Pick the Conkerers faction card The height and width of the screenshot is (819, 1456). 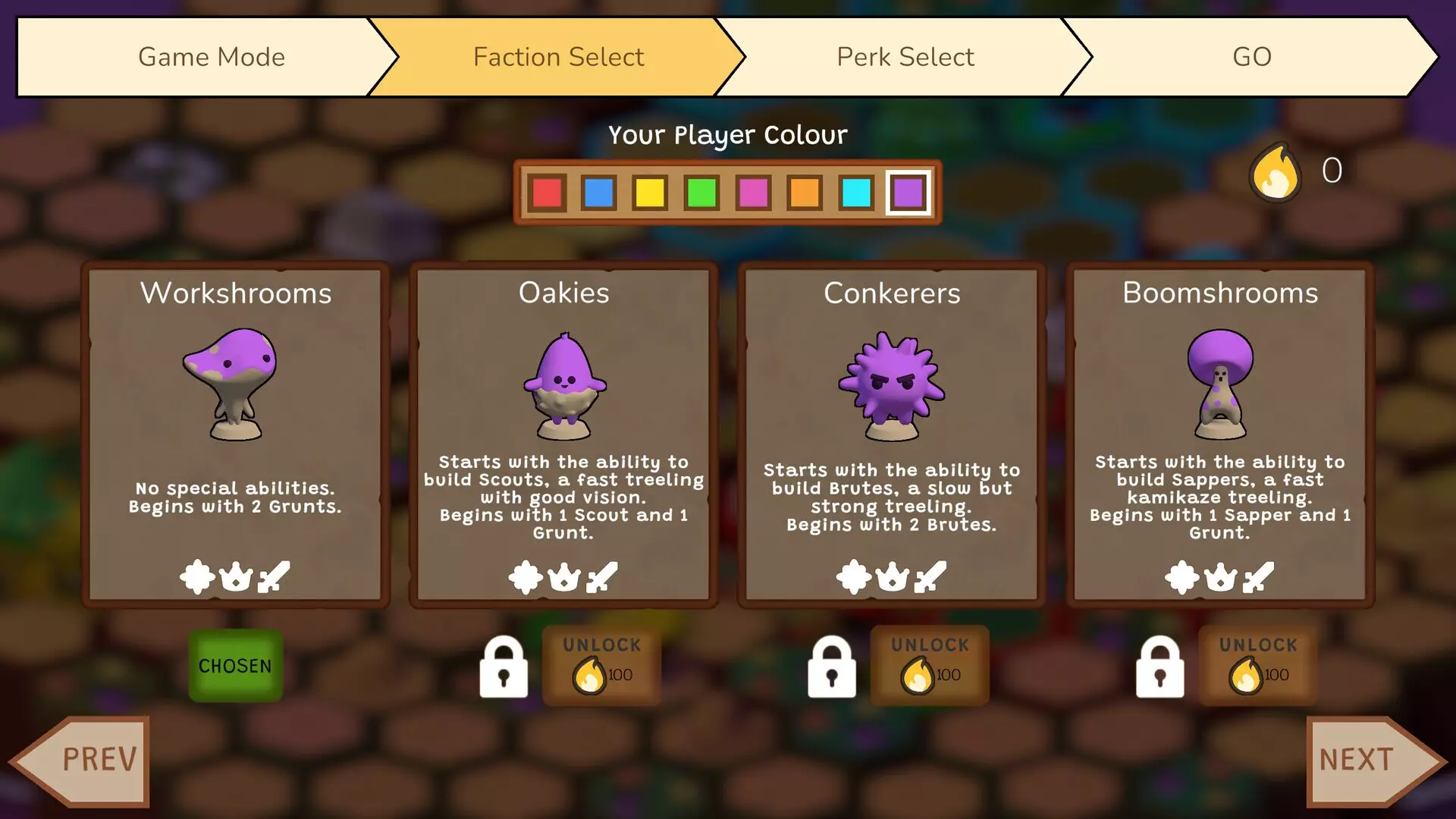pyautogui.click(x=892, y=434)
